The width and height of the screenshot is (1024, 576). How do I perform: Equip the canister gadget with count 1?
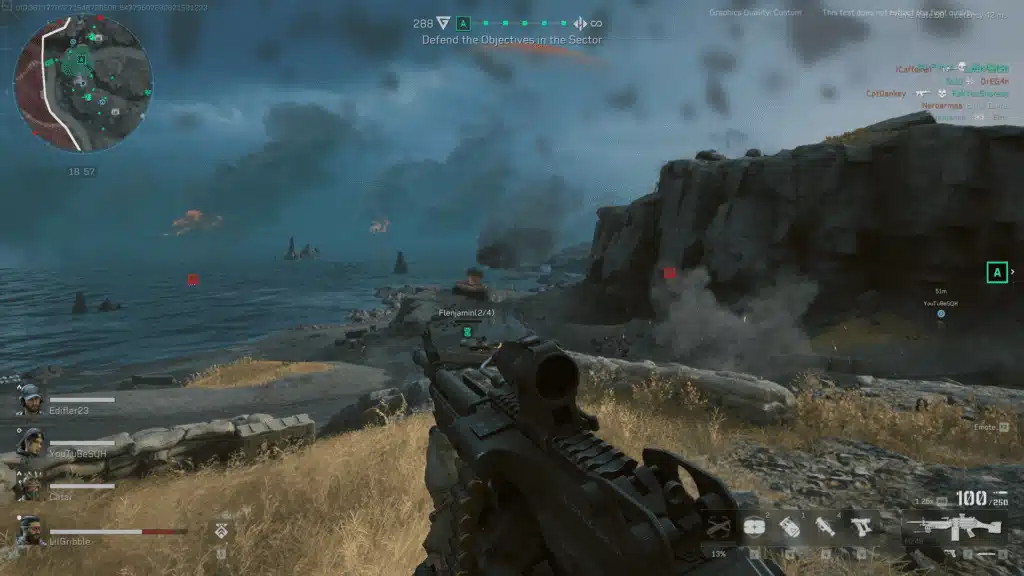[790, 526]
